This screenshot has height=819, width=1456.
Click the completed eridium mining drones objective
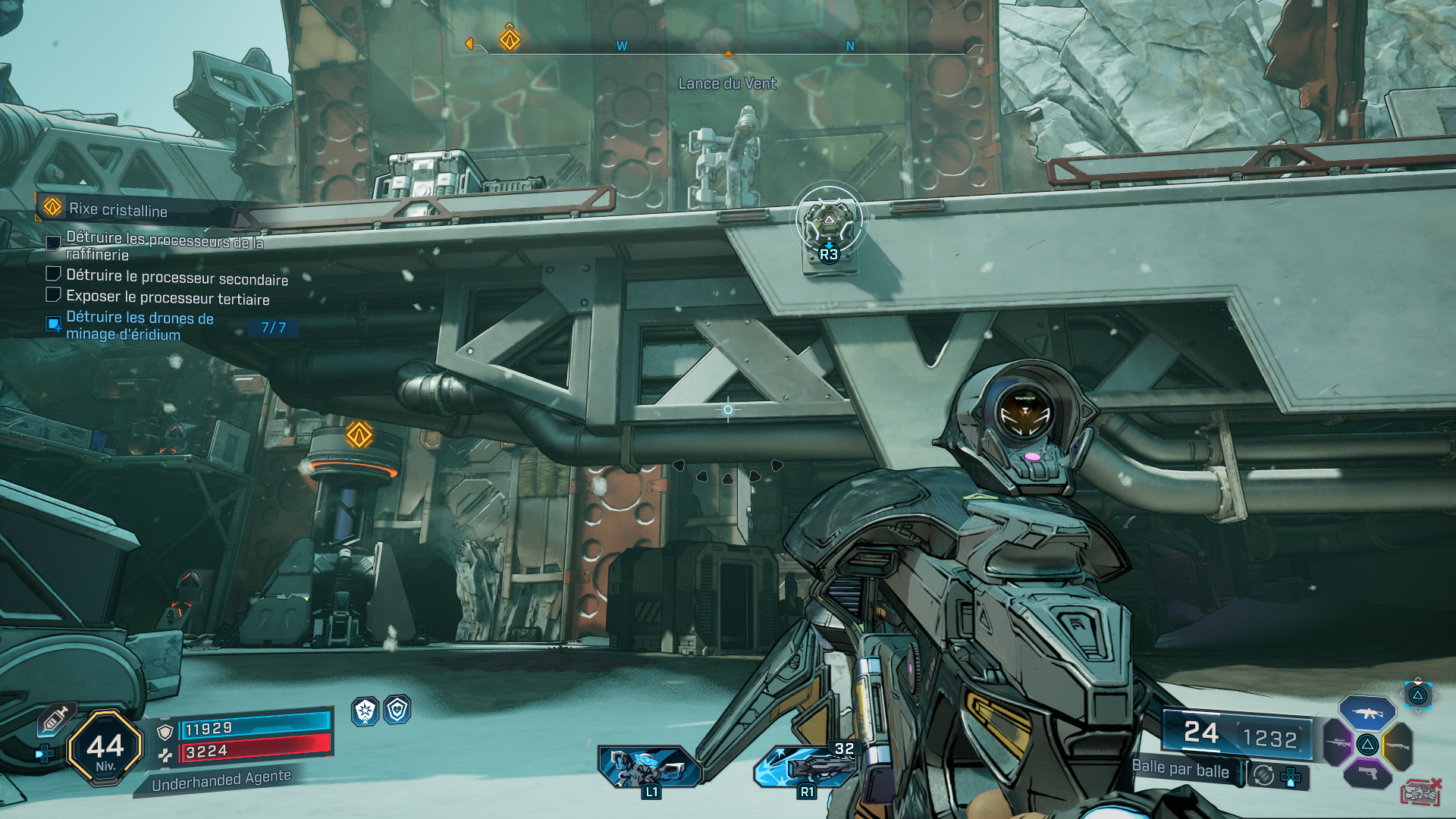pos(140,326)
